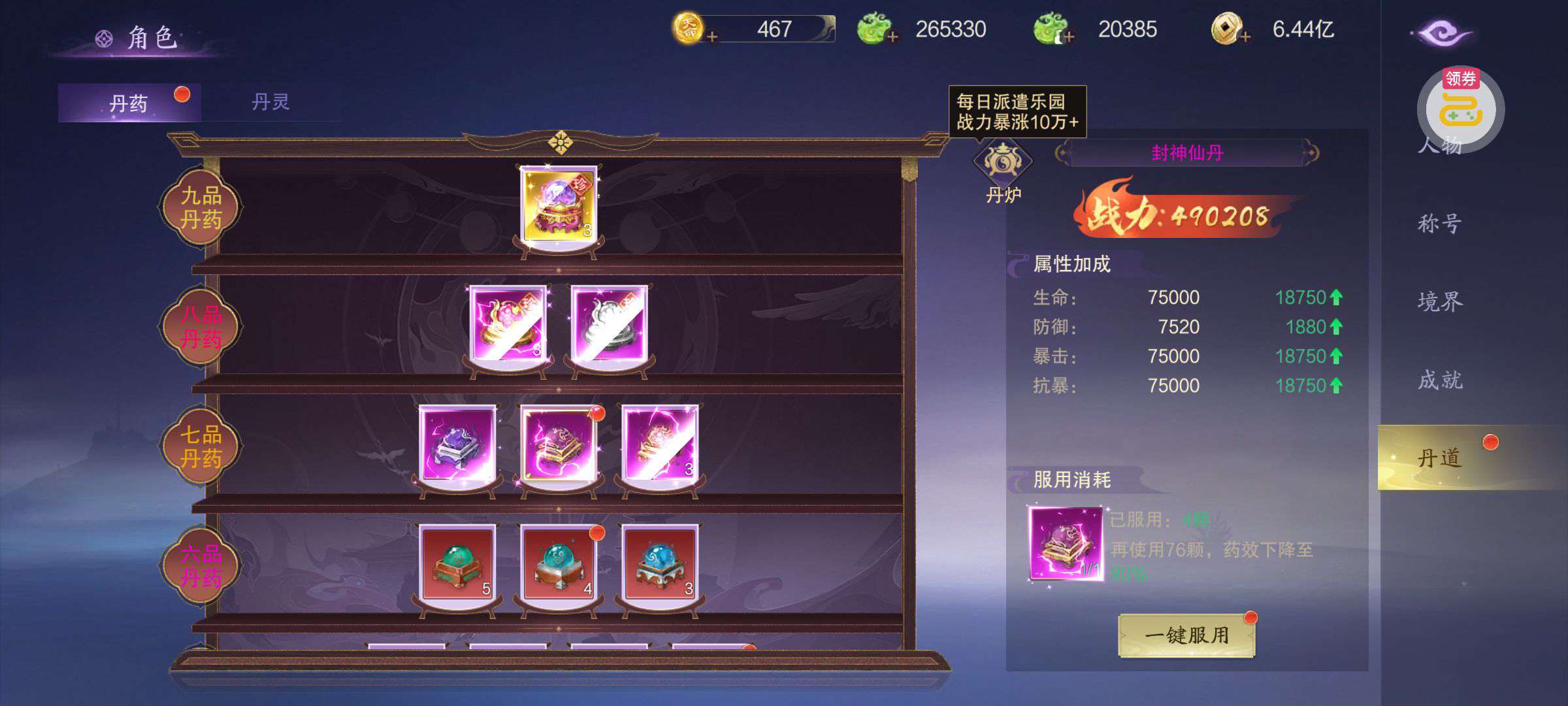This screenshot has width=1568, height=706.
Task: Add copper coins next to 6.44亿
Action: (1245, 37)
